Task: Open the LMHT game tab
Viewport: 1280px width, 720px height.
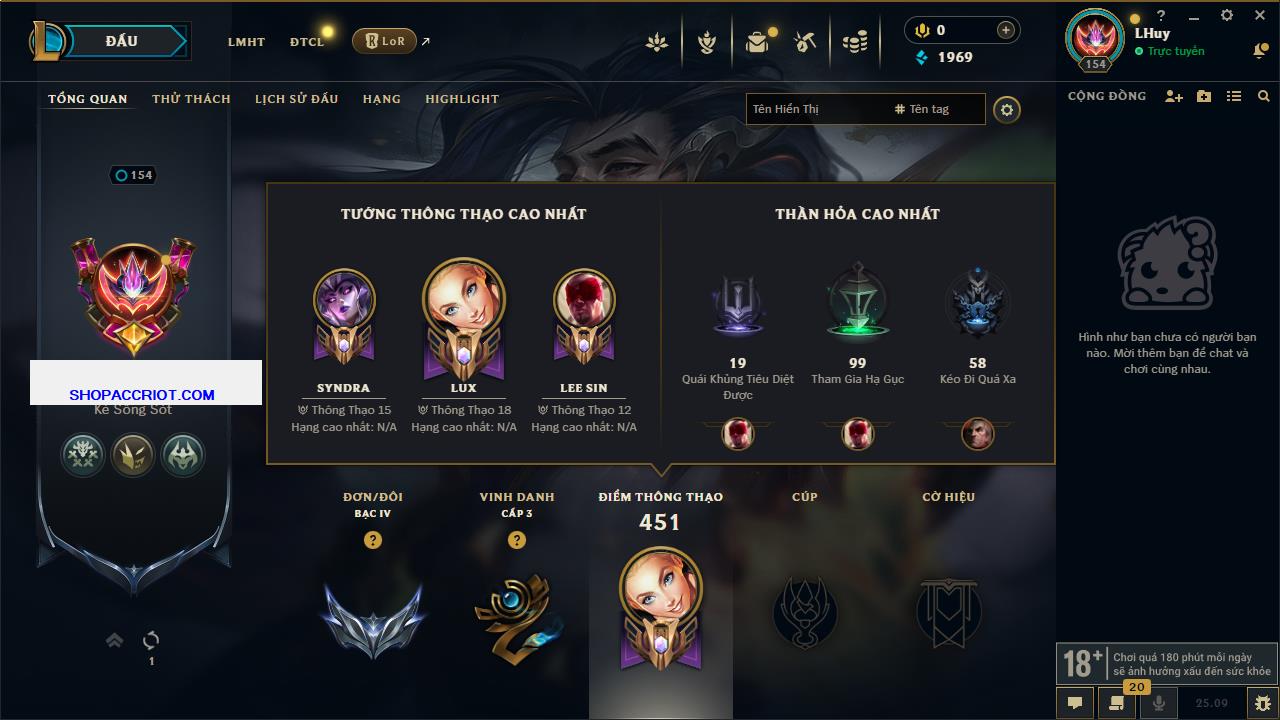Action: point(246,42)
